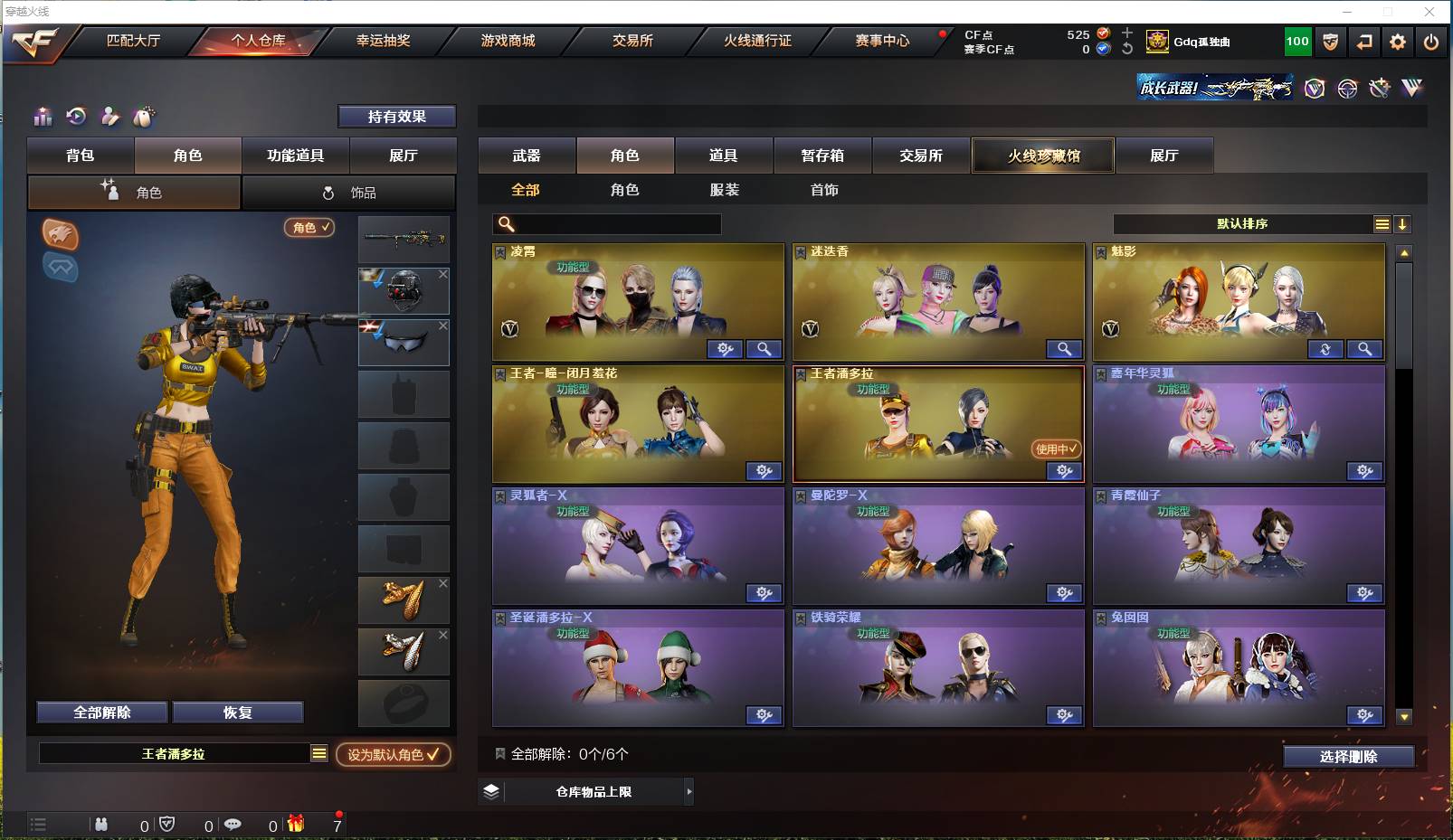This screenshot has width=1453, height=840.
Task: Expand the 仓库物品上限 panel arrow
Action: click(689, 791)
